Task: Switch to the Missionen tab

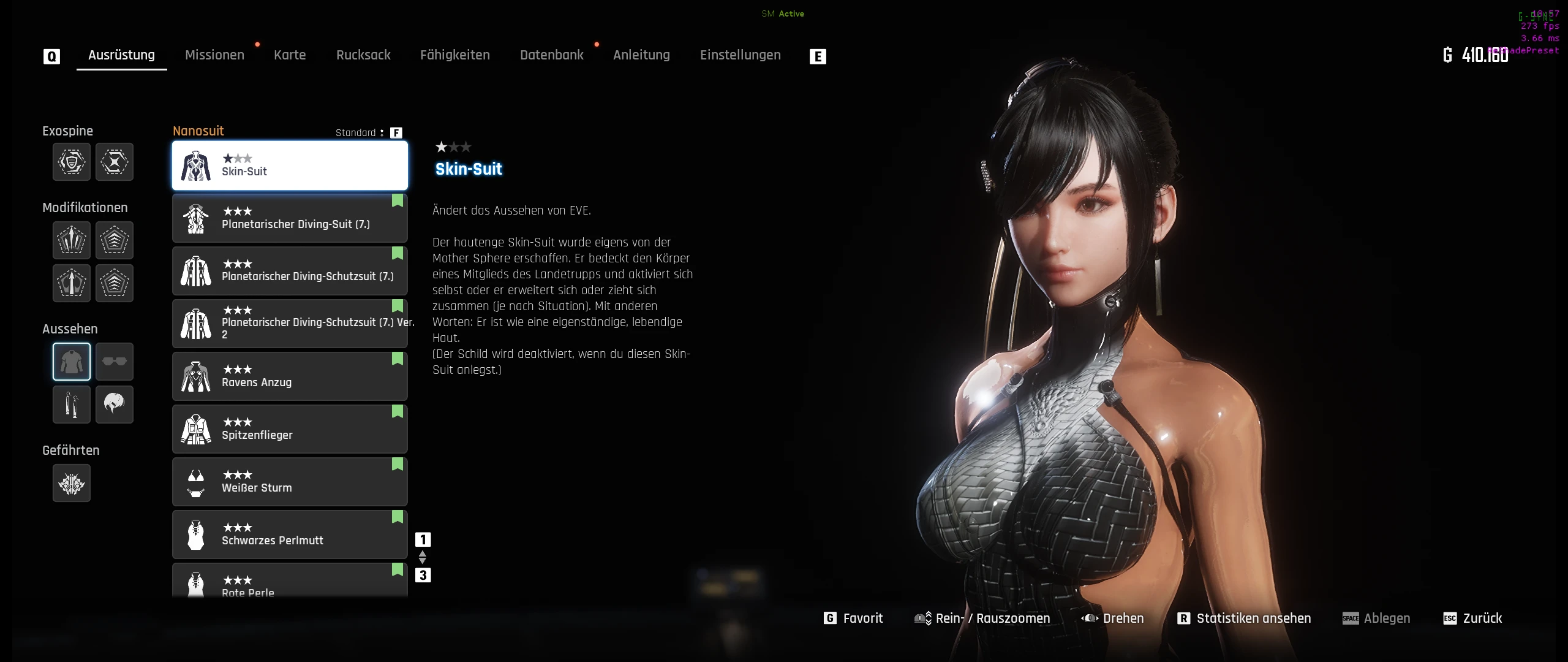Action: click(214, 55)
